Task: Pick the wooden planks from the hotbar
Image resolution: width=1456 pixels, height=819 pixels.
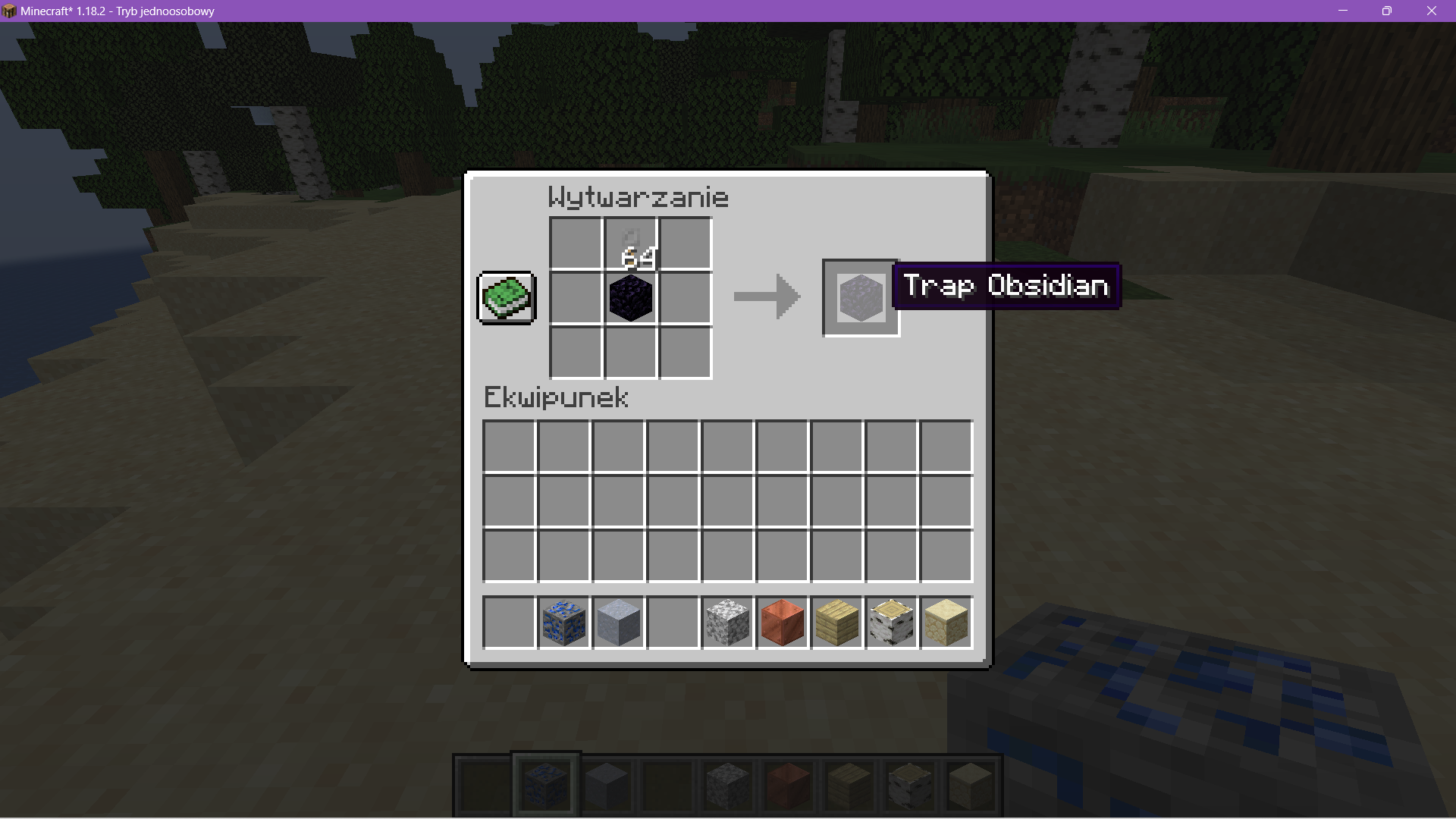Action: pos(836,623)
